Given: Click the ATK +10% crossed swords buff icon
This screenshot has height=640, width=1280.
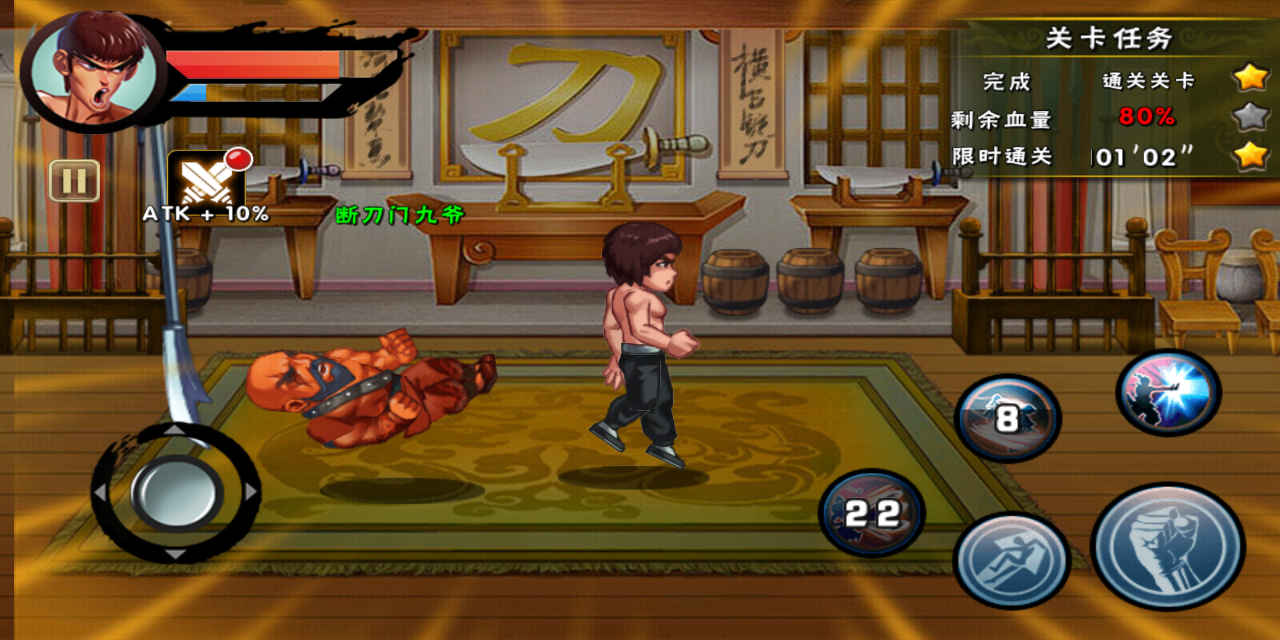Looking at the screenshot, I should (205, 181).
